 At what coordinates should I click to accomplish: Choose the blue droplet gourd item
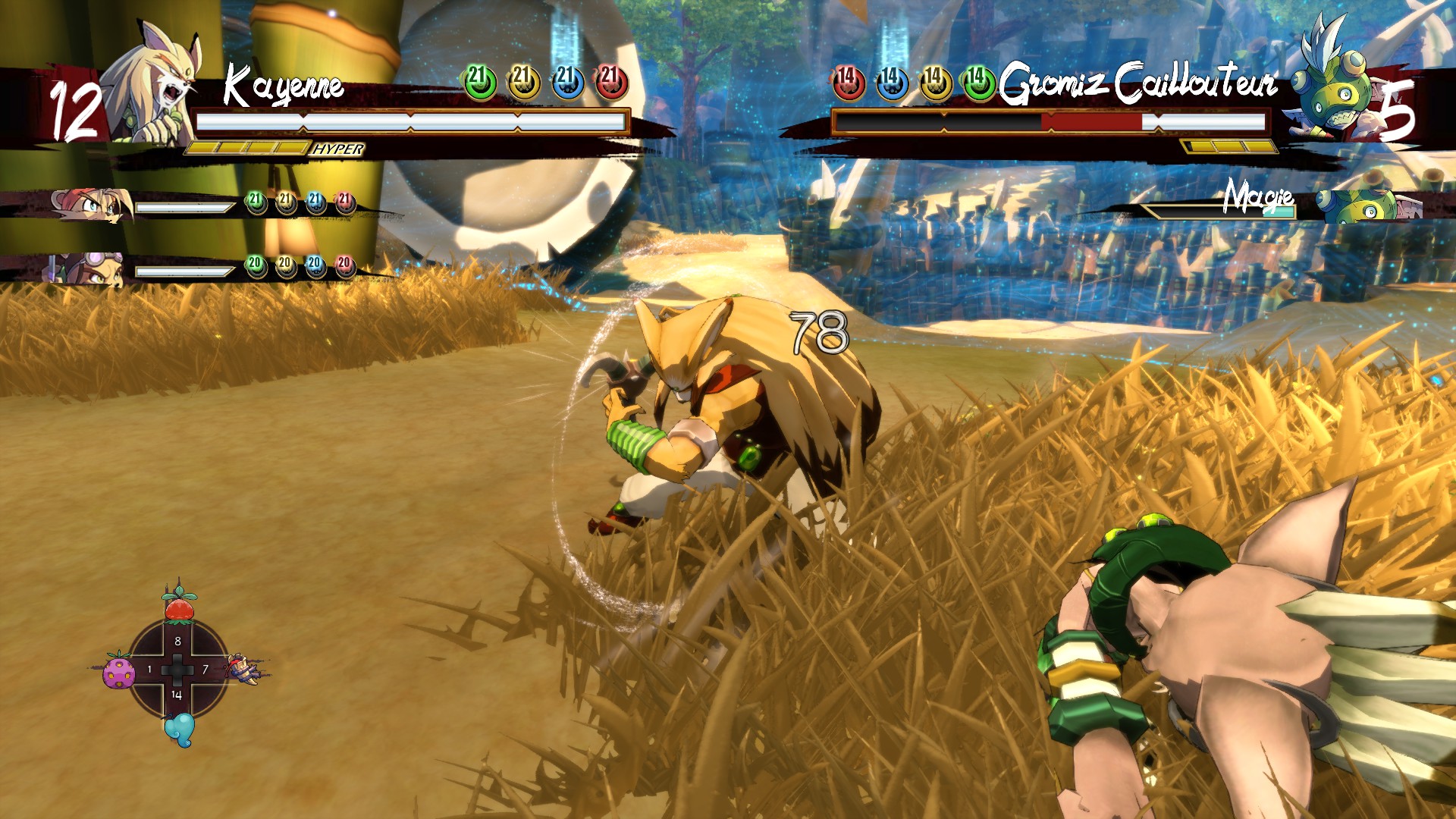(x=179, y=730)
